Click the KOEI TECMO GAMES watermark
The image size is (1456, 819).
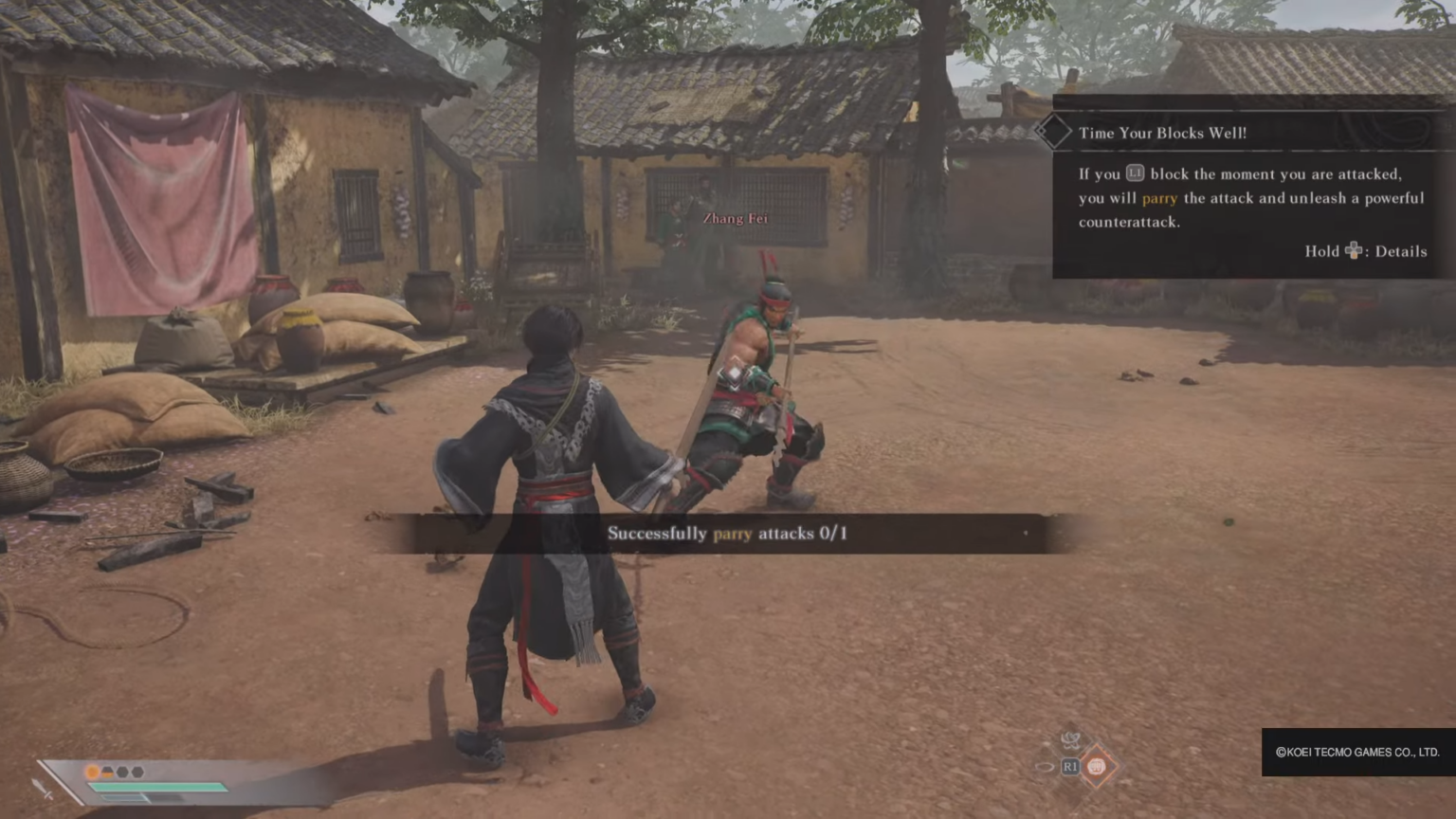coord(1357,753)
